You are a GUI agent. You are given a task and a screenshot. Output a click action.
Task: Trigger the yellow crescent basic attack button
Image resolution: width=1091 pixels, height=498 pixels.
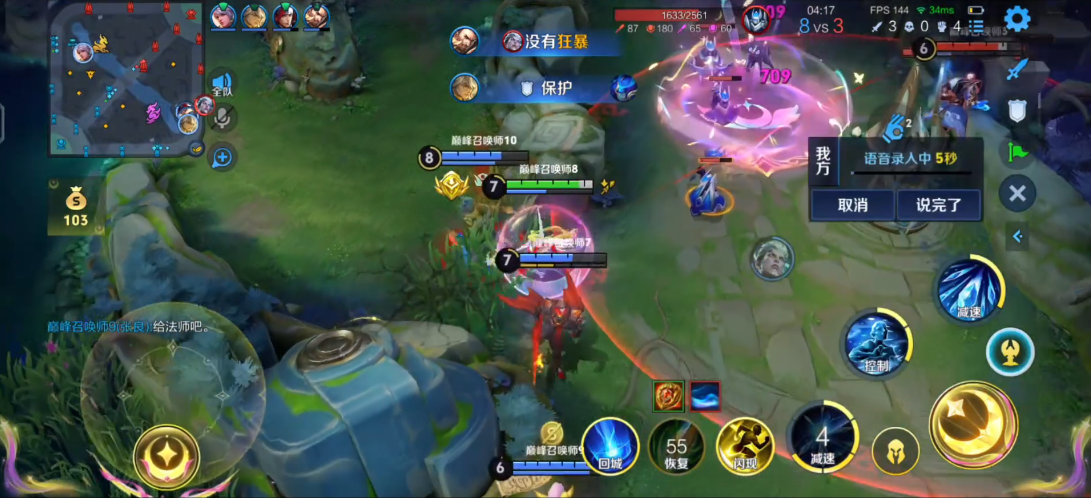(972, 424)
